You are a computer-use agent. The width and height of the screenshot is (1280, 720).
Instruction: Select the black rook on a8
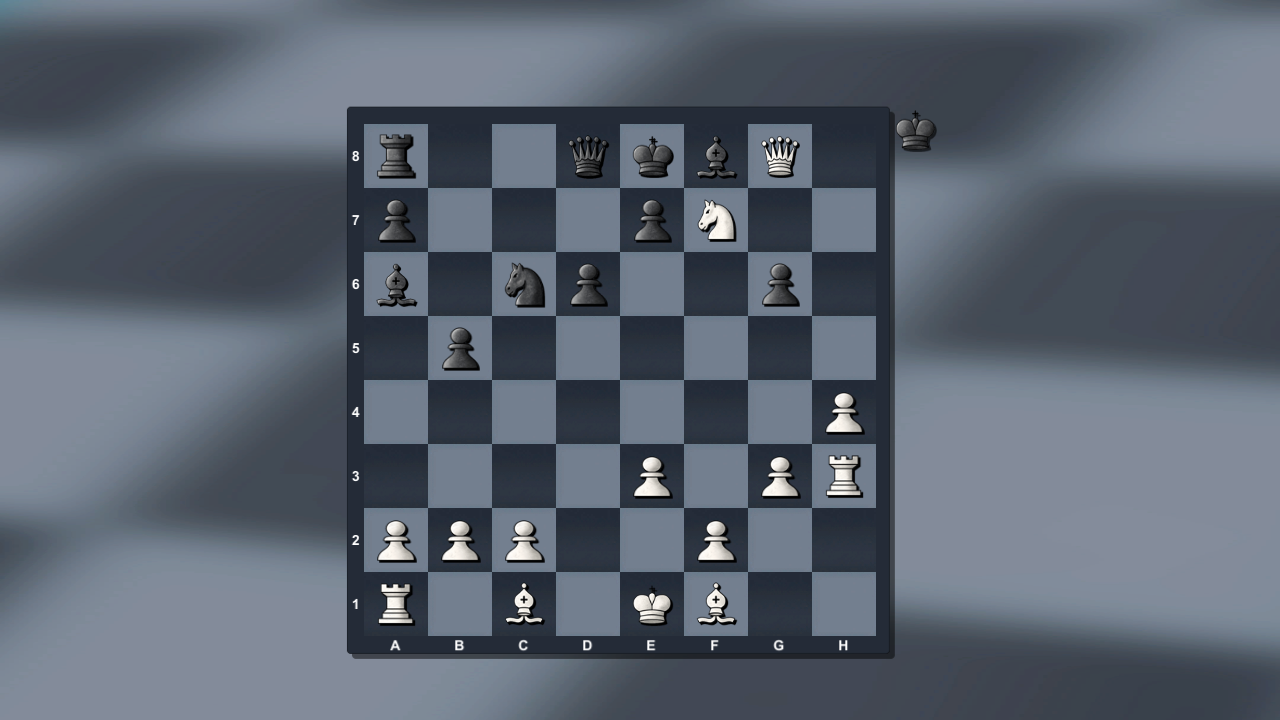pos(396,155)
